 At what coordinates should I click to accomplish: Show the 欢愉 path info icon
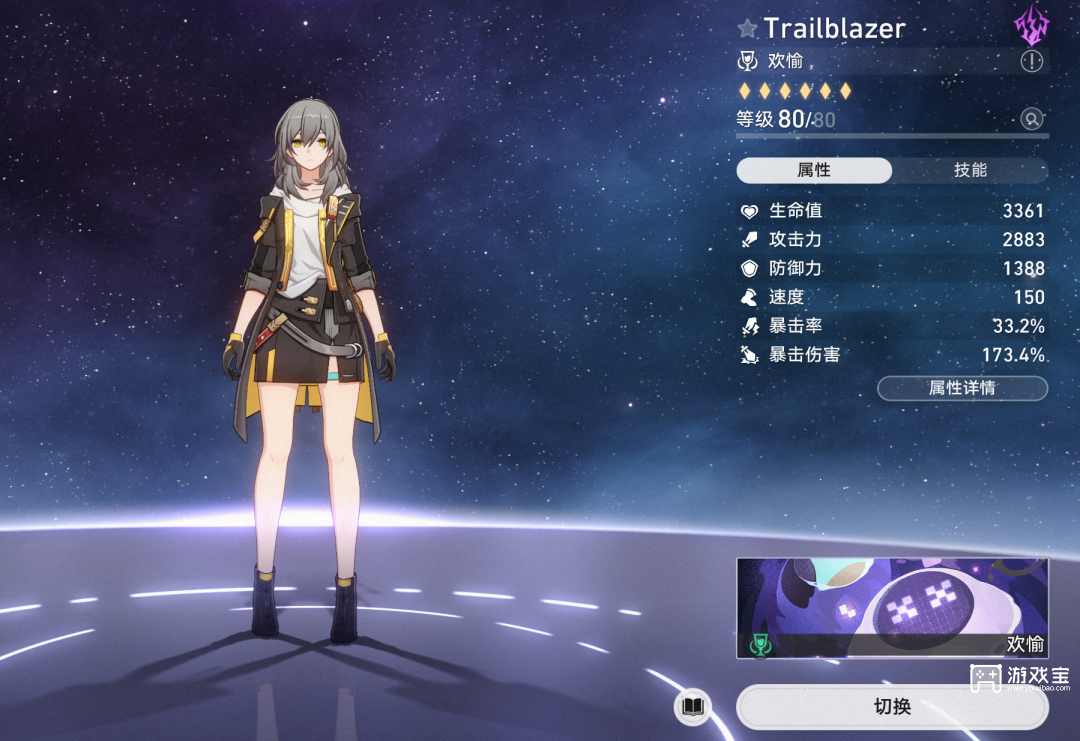click(1031, 62)
